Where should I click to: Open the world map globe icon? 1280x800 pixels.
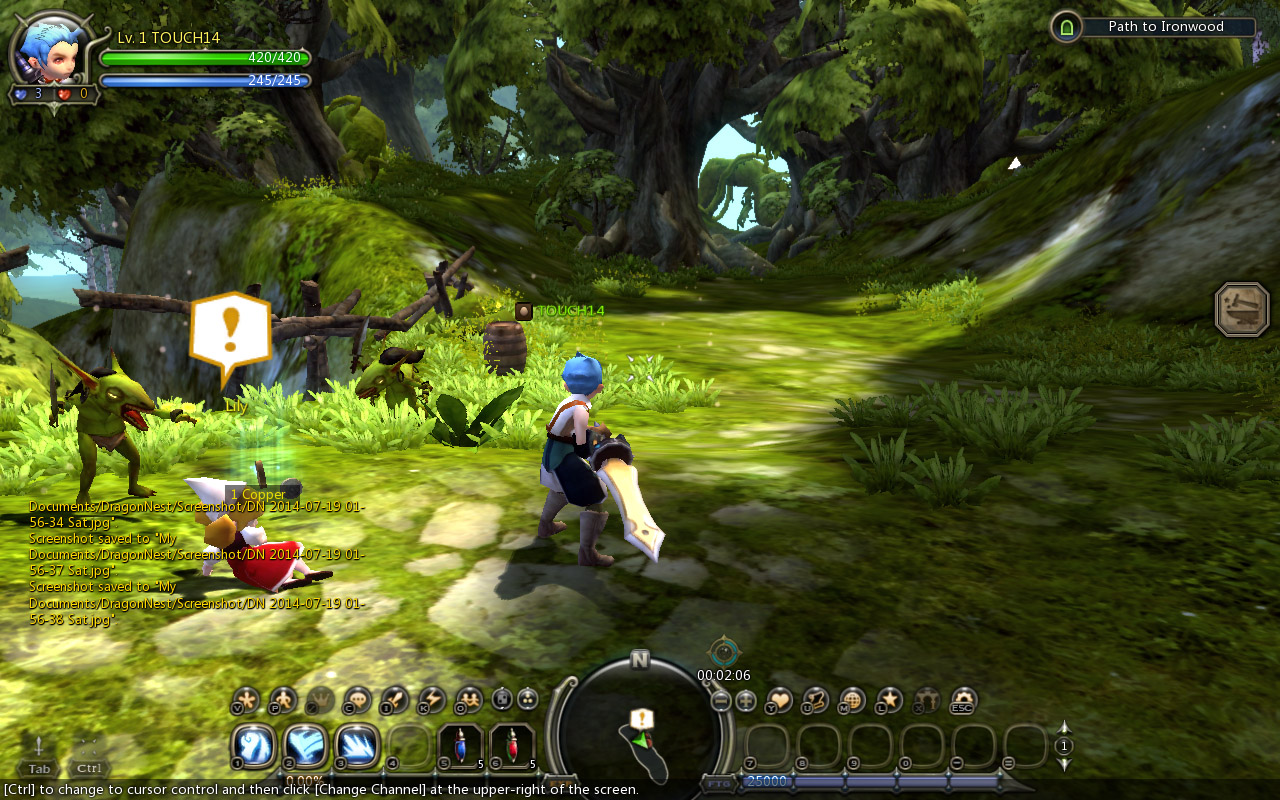click(x=852, y=700)
